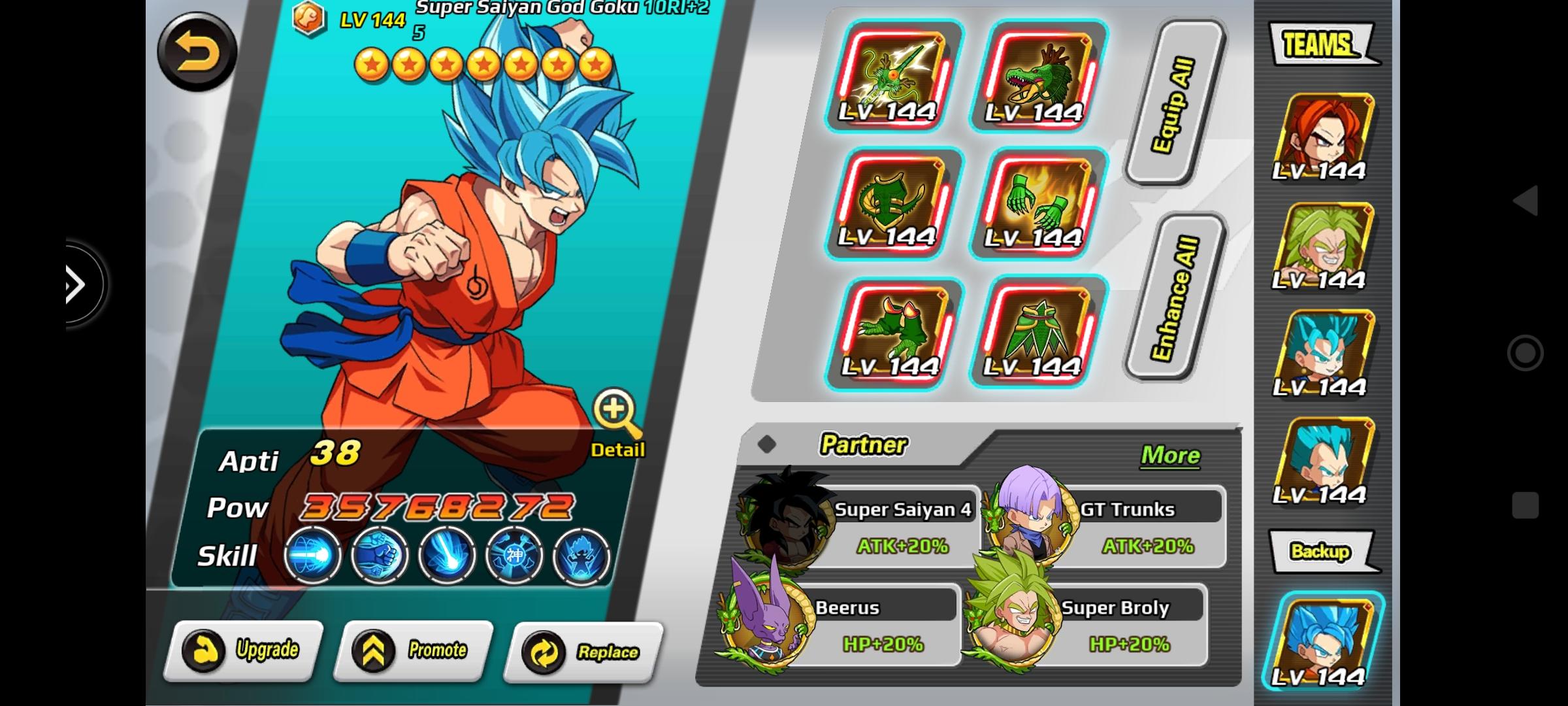The height and width of the screenshot is (706, 1568).
Task: Select the fifth skill icon
Action: click(580, 554)
